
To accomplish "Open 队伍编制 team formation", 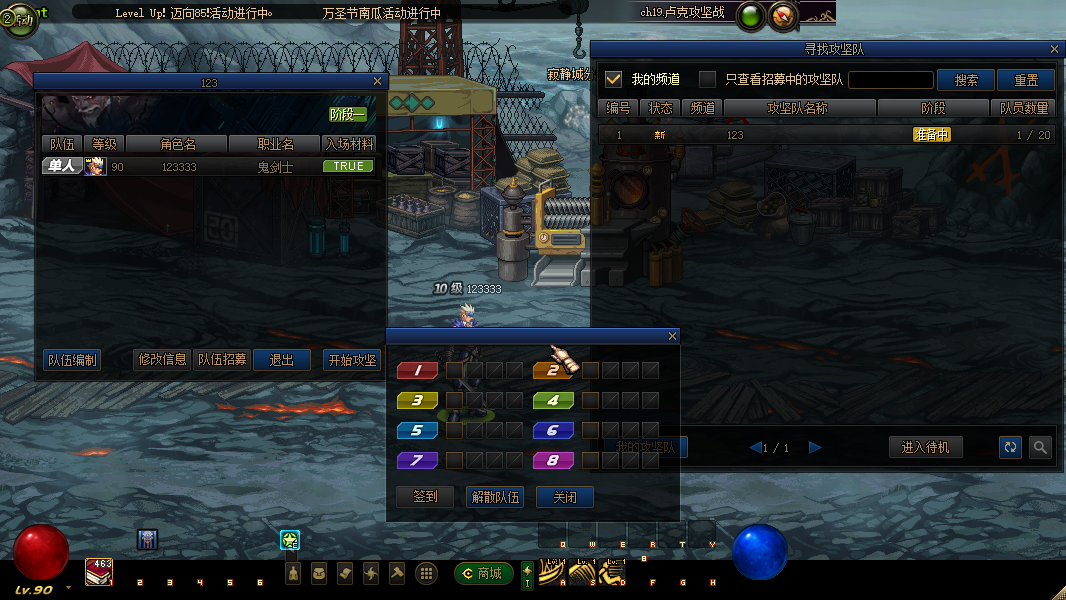I will (72, 360).
